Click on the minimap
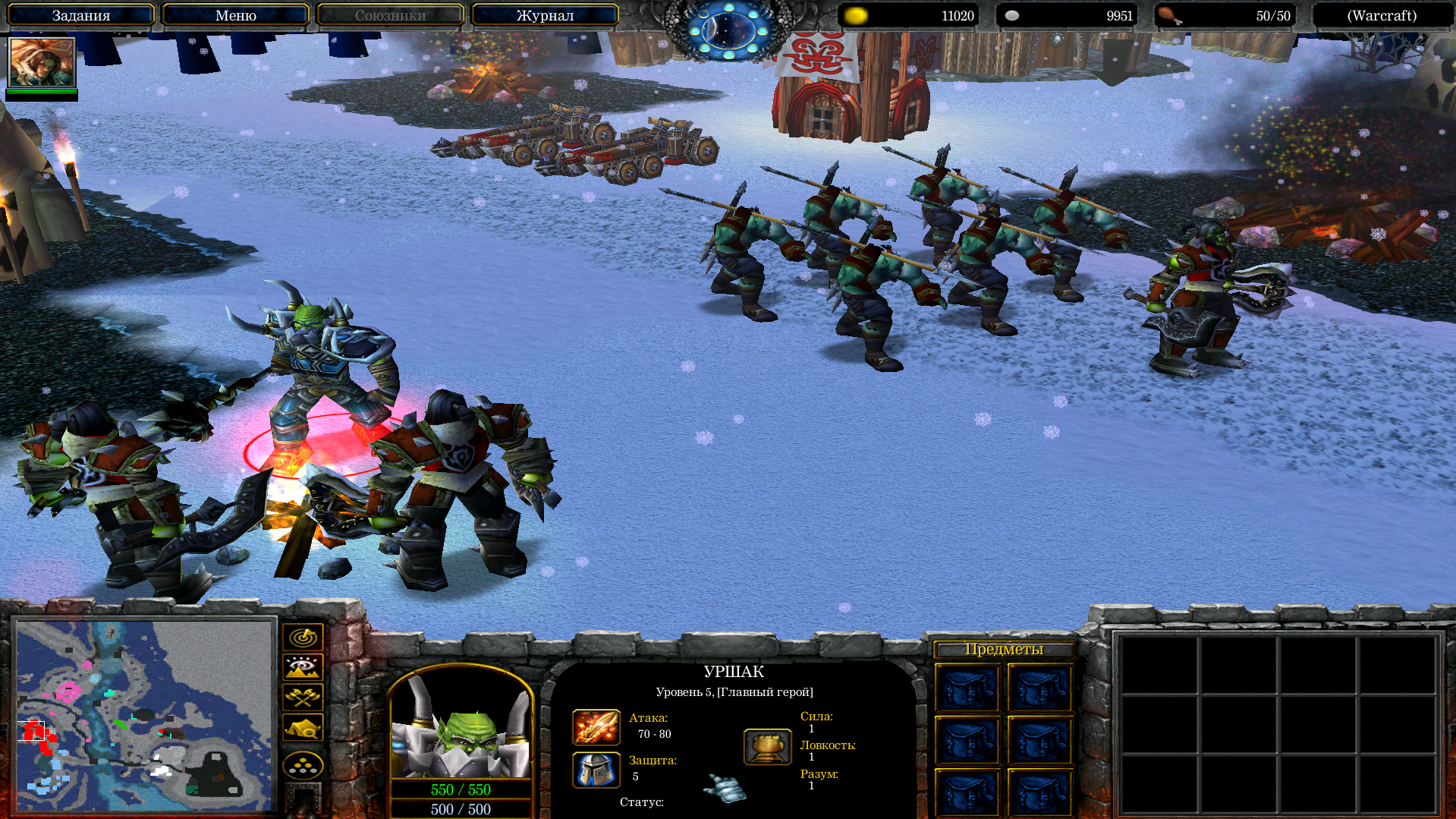Viewport: 1456px width, 819px height. pos(144,715)
